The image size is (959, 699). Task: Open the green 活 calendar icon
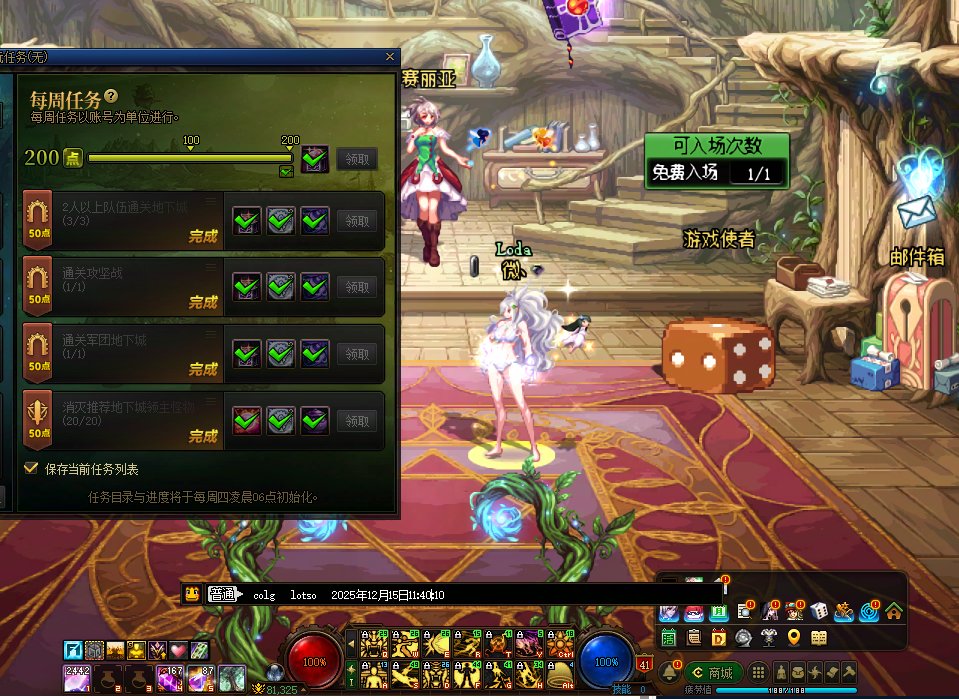click(668, 637)
